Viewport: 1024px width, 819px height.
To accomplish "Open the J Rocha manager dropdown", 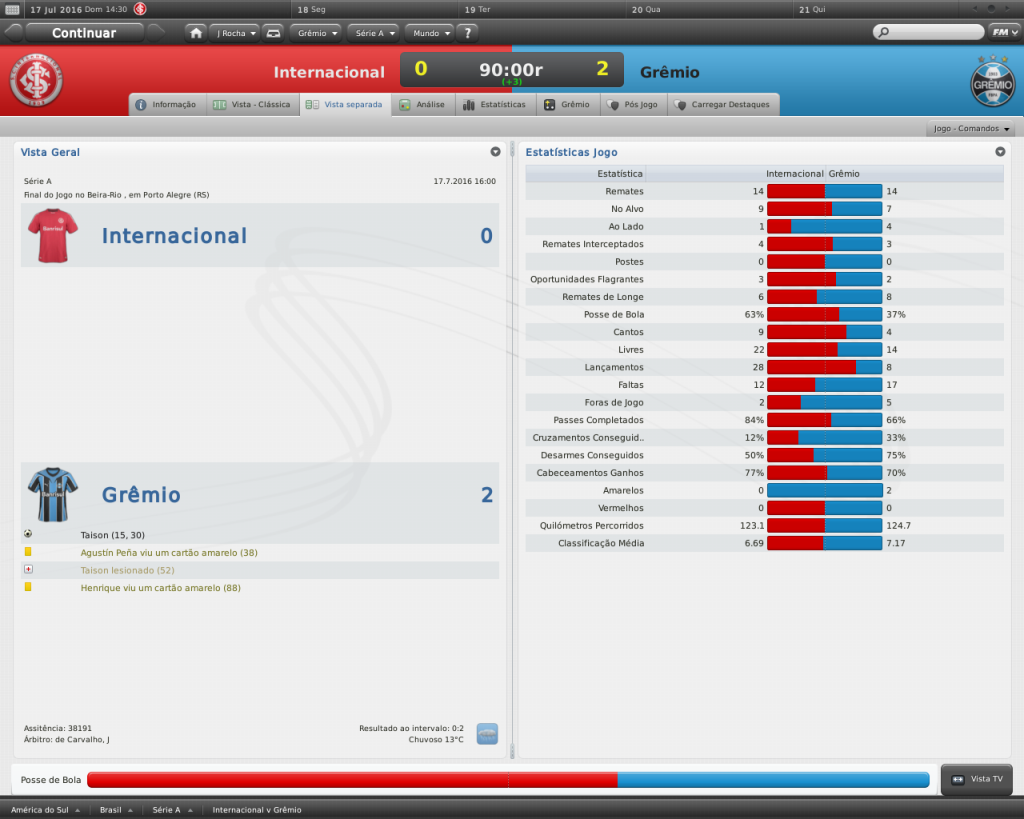I will point(236,33).
